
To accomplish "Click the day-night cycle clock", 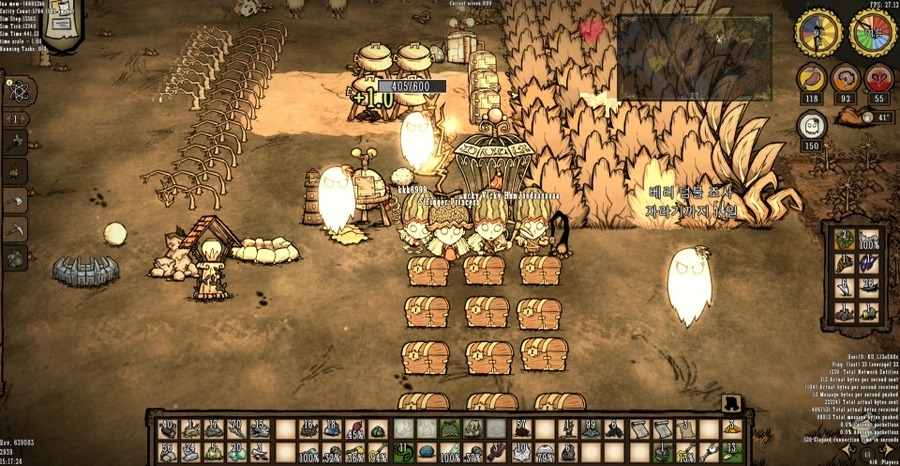I will [x=818, y=33].
